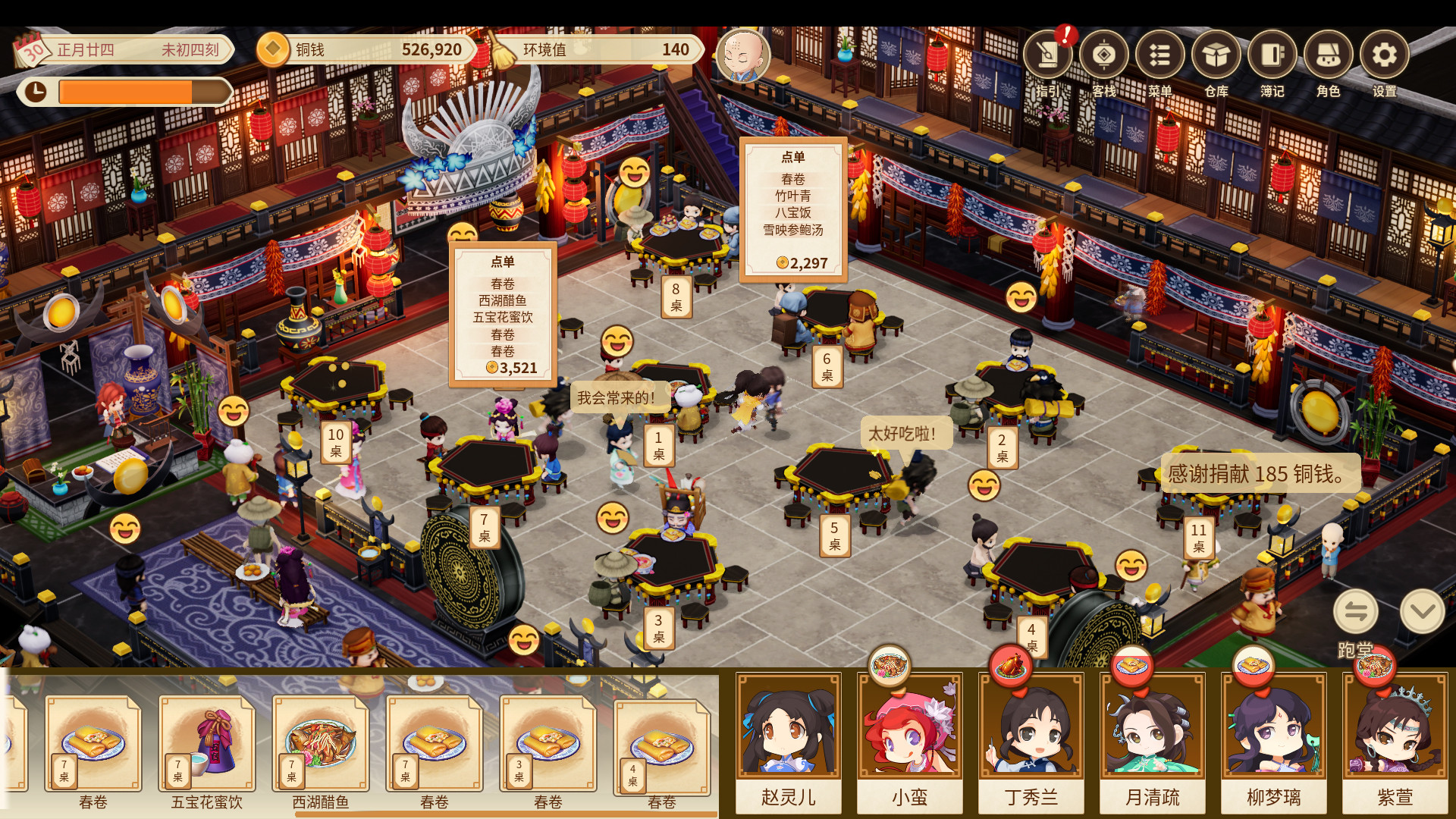Open the 角色 character screen

pyautogui.click(x=1329, y=55)
